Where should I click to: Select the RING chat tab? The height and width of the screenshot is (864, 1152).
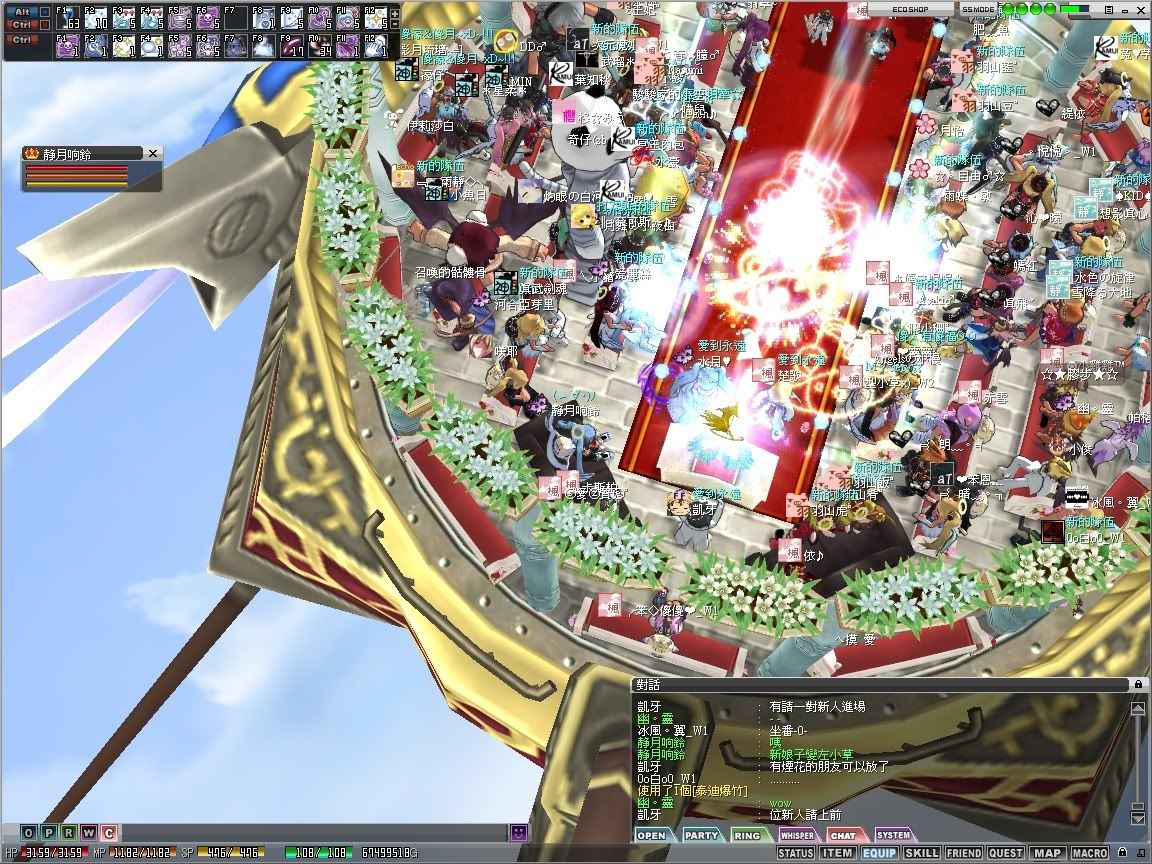point(747,835)
